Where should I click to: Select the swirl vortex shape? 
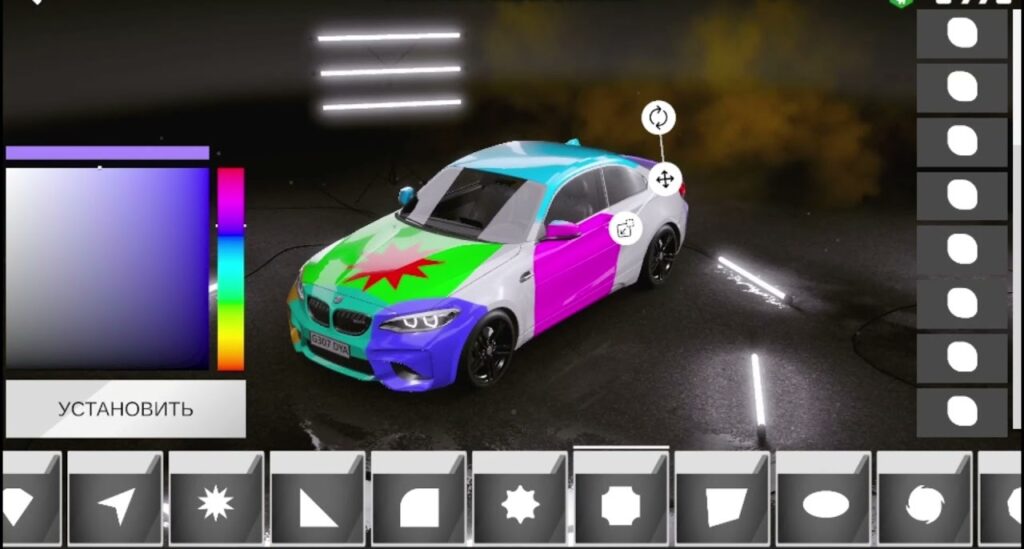coord(925,499)
